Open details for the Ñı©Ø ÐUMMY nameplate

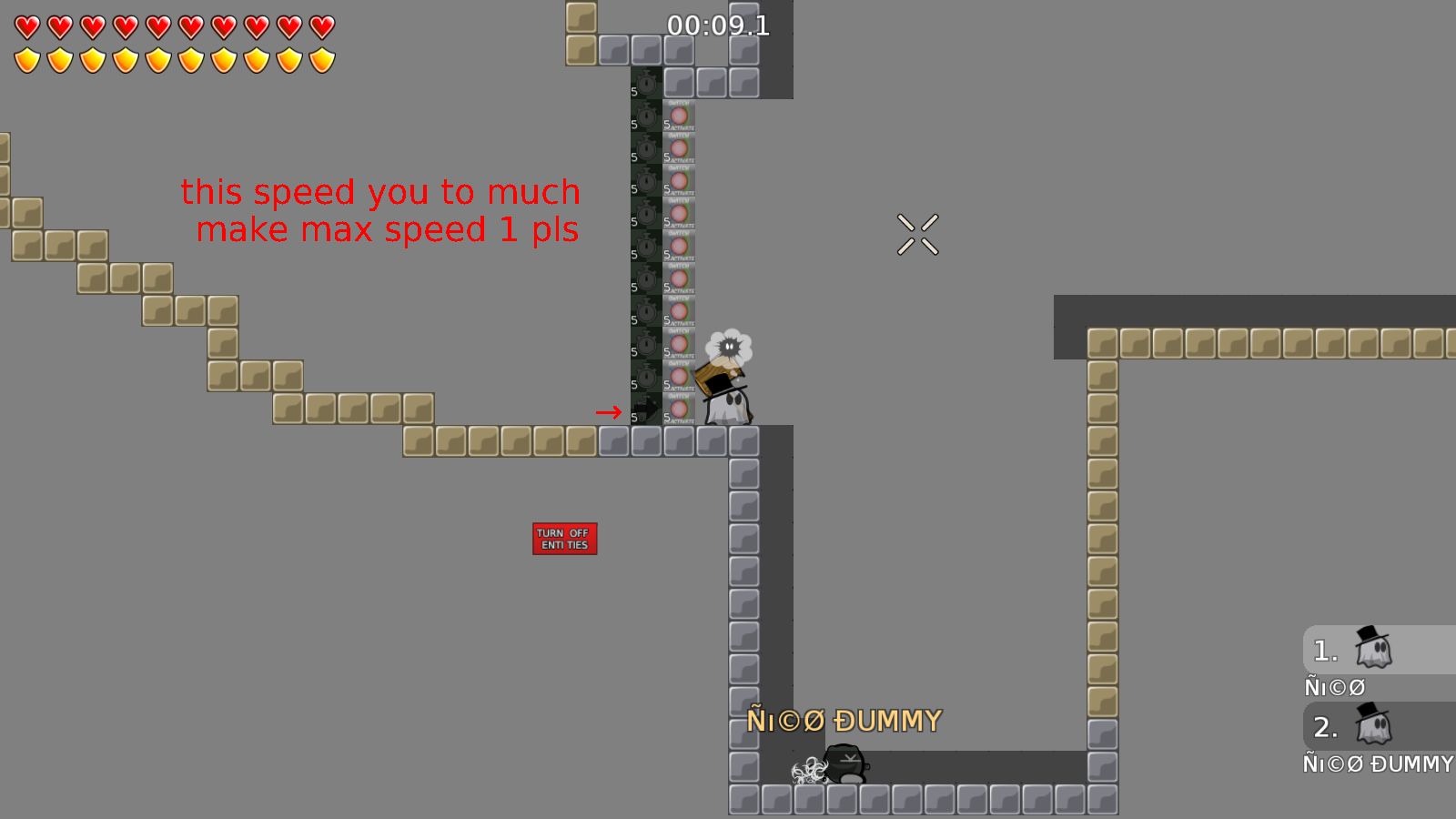coord(844,720)
